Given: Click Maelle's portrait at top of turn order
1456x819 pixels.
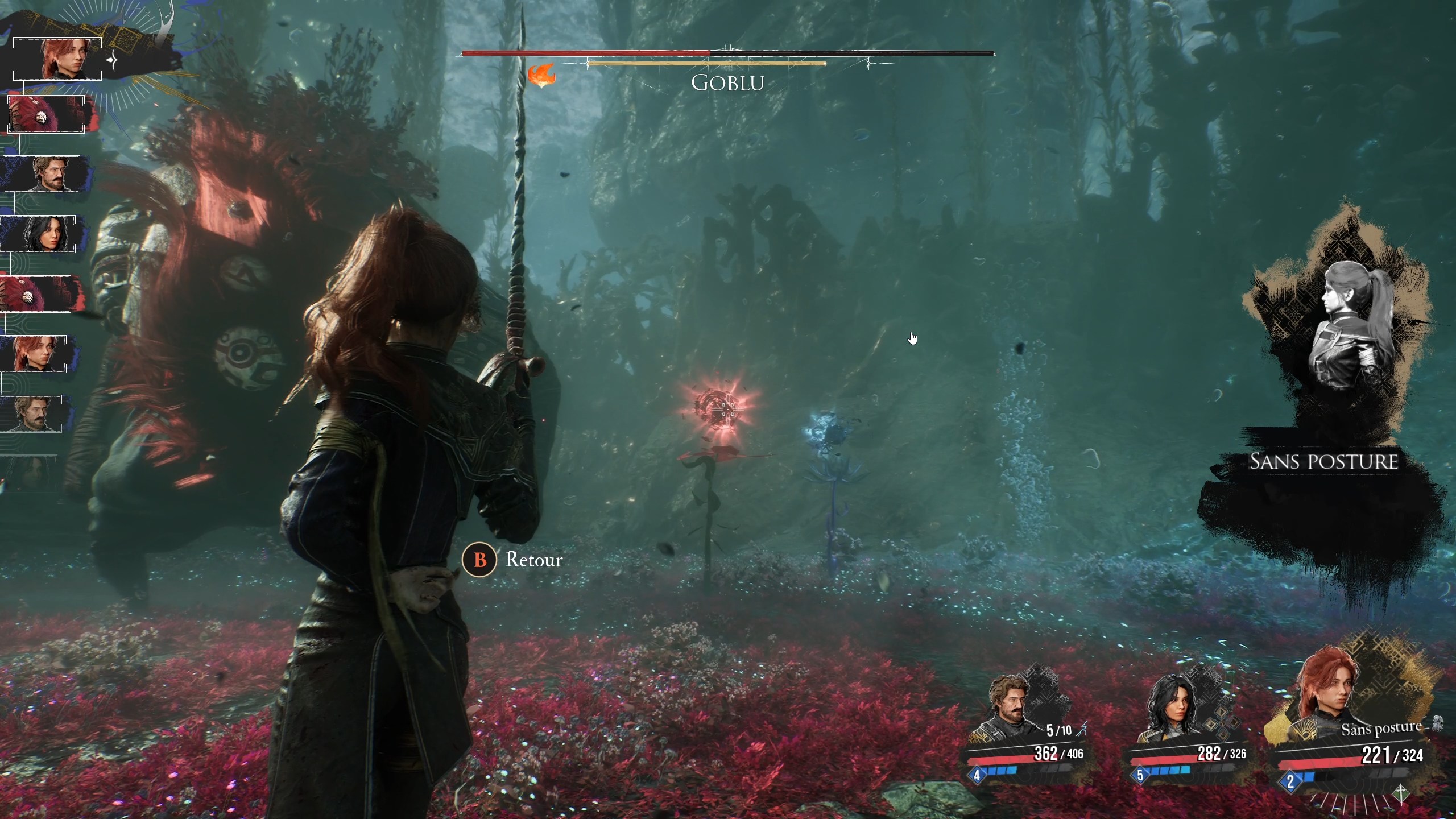Looking at the screenshot, I should (x=59, y=60).
